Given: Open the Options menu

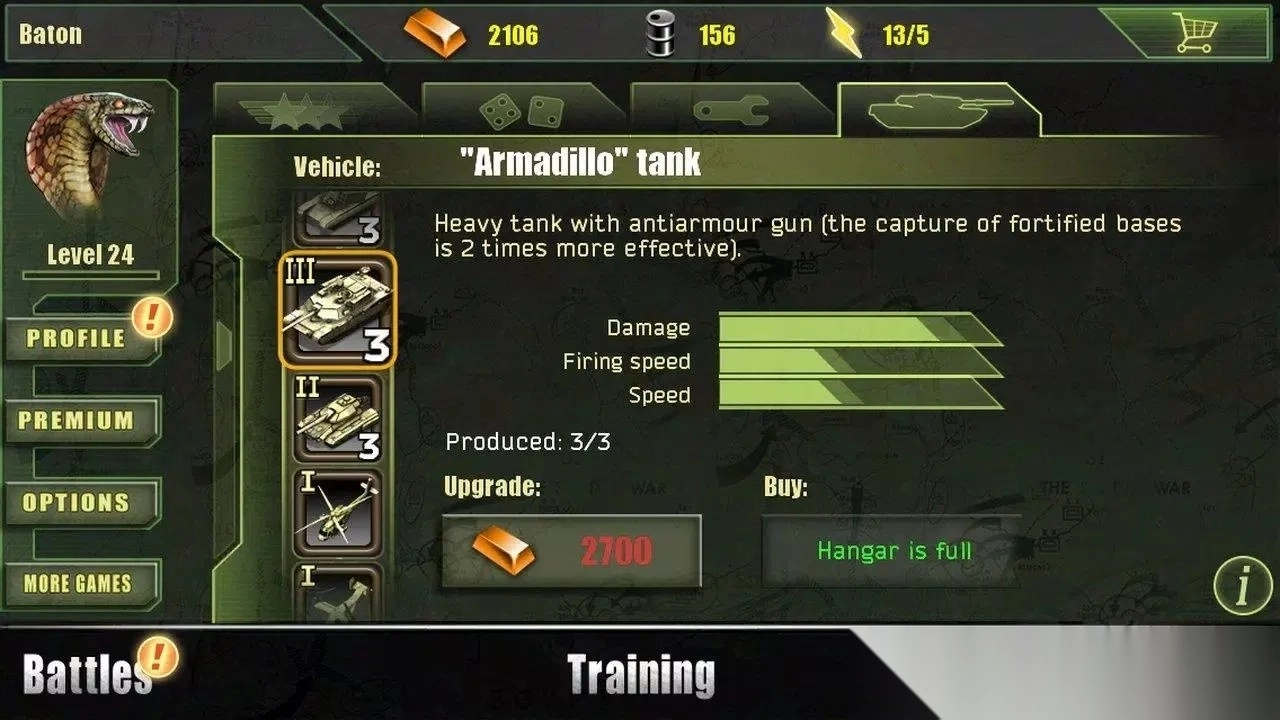Looking at the screenshot, I should pos(78,503).
